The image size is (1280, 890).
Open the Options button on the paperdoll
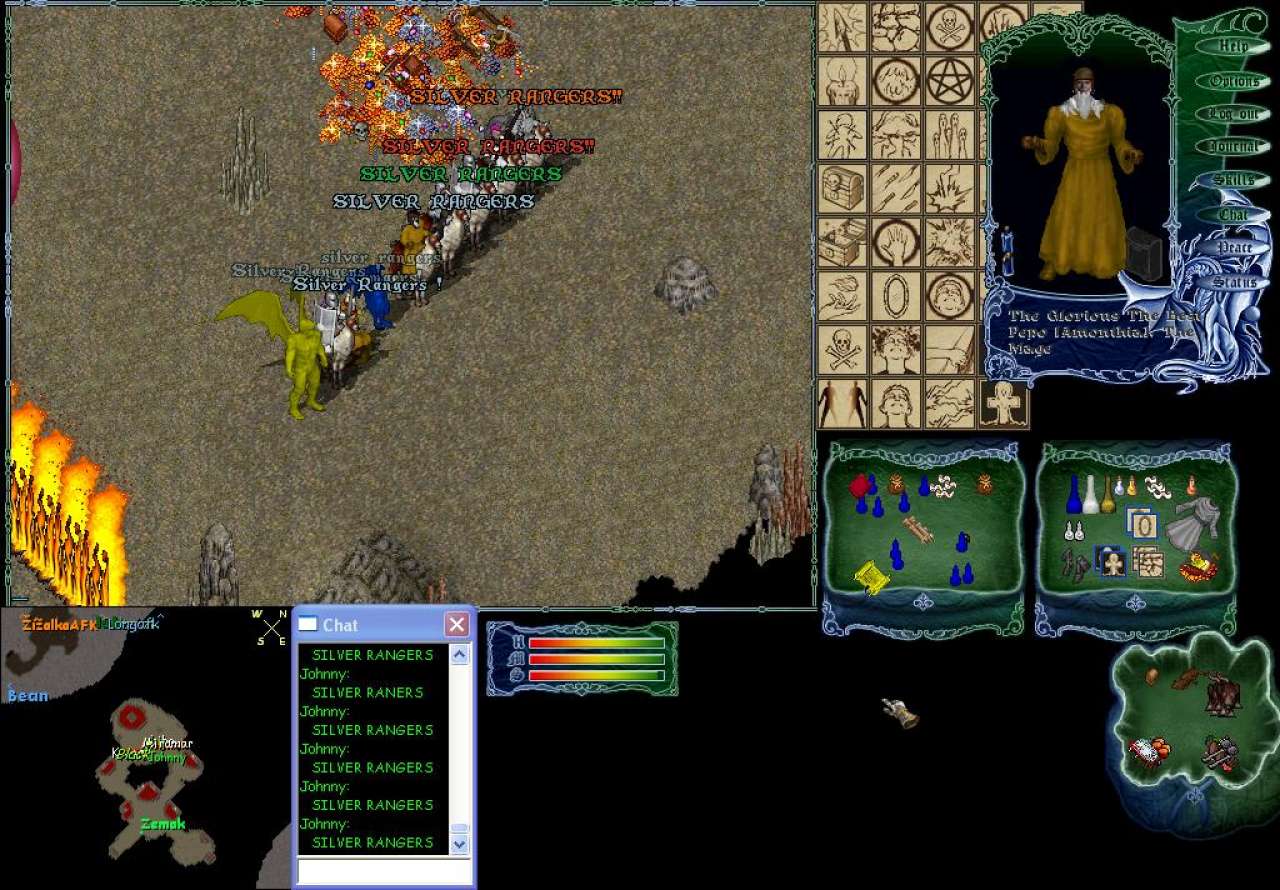click(1234, 81)
